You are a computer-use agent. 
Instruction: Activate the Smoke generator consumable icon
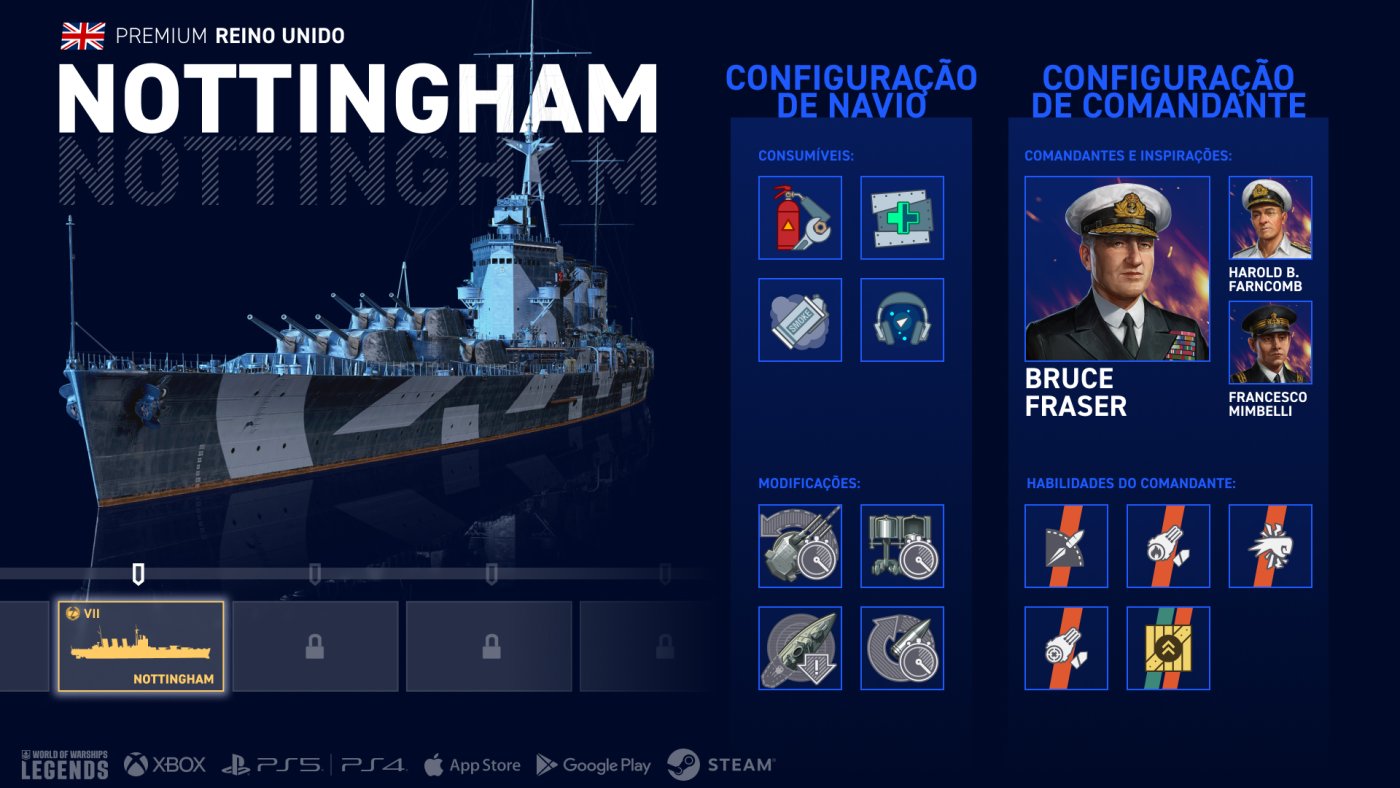tap(800, 320)
